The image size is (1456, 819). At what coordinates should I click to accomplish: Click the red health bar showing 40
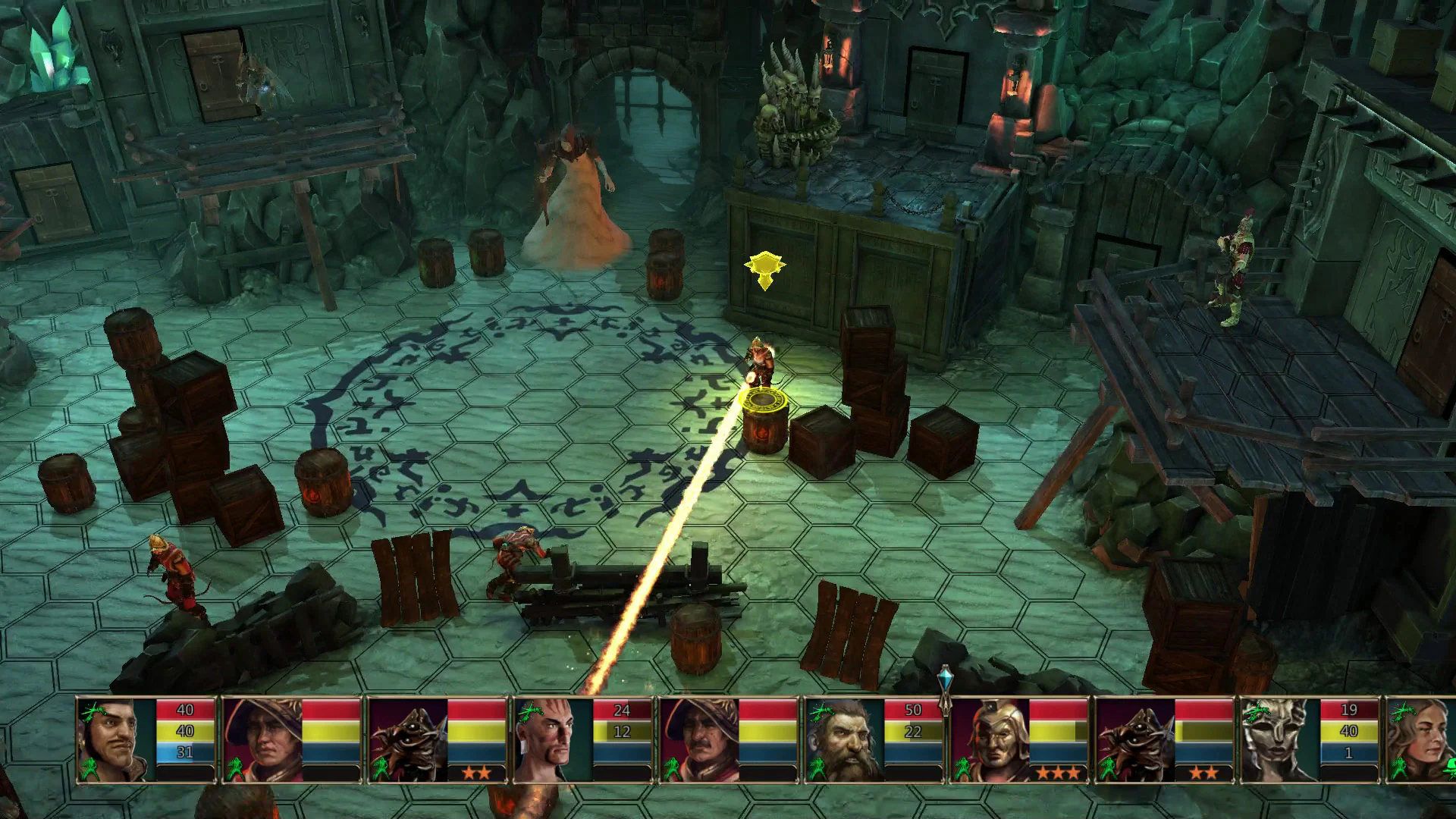184,709
